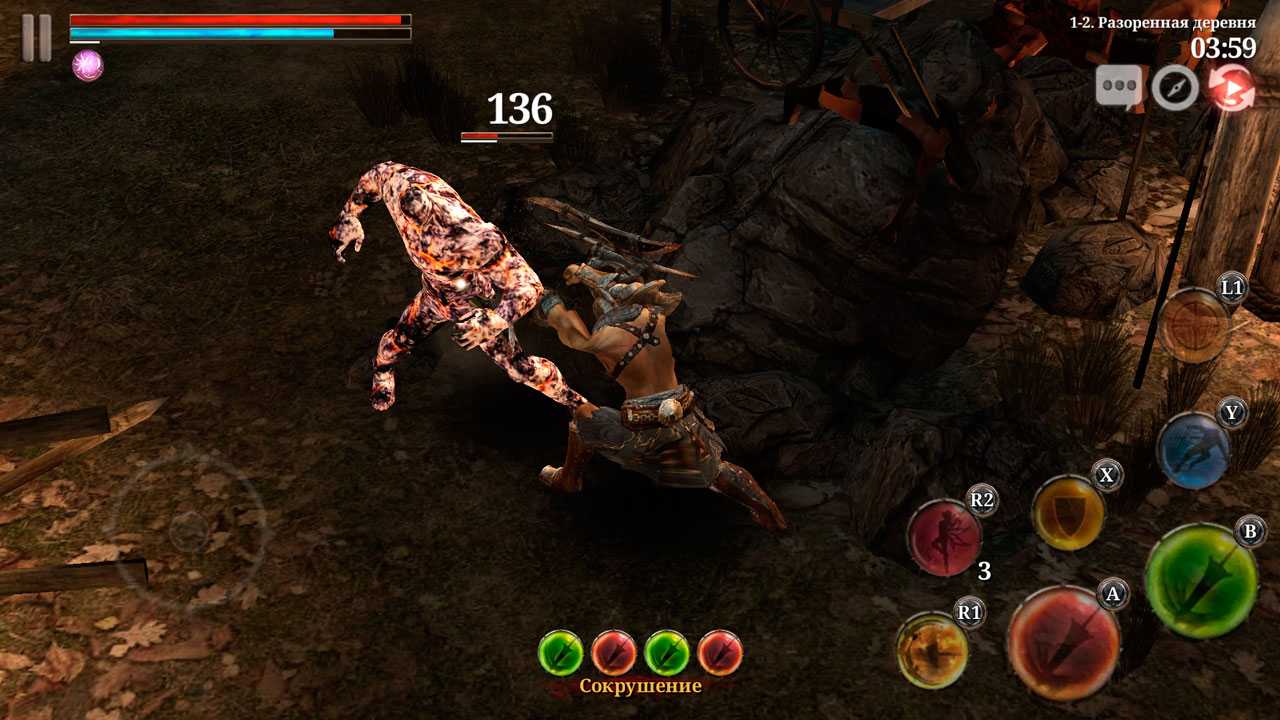Open the chat speech bubble

click(1119, 88)
